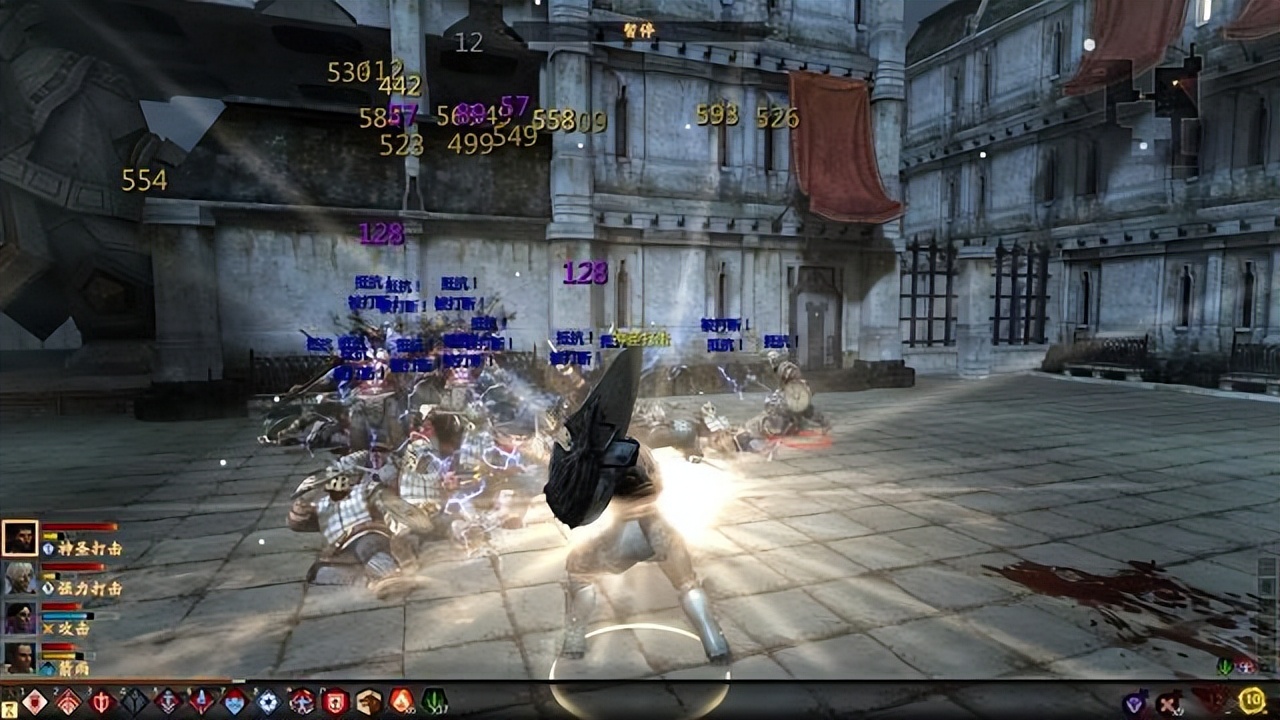Activate the white-blue flower diamond ability

pyautogui.click(x=268, y=701)
